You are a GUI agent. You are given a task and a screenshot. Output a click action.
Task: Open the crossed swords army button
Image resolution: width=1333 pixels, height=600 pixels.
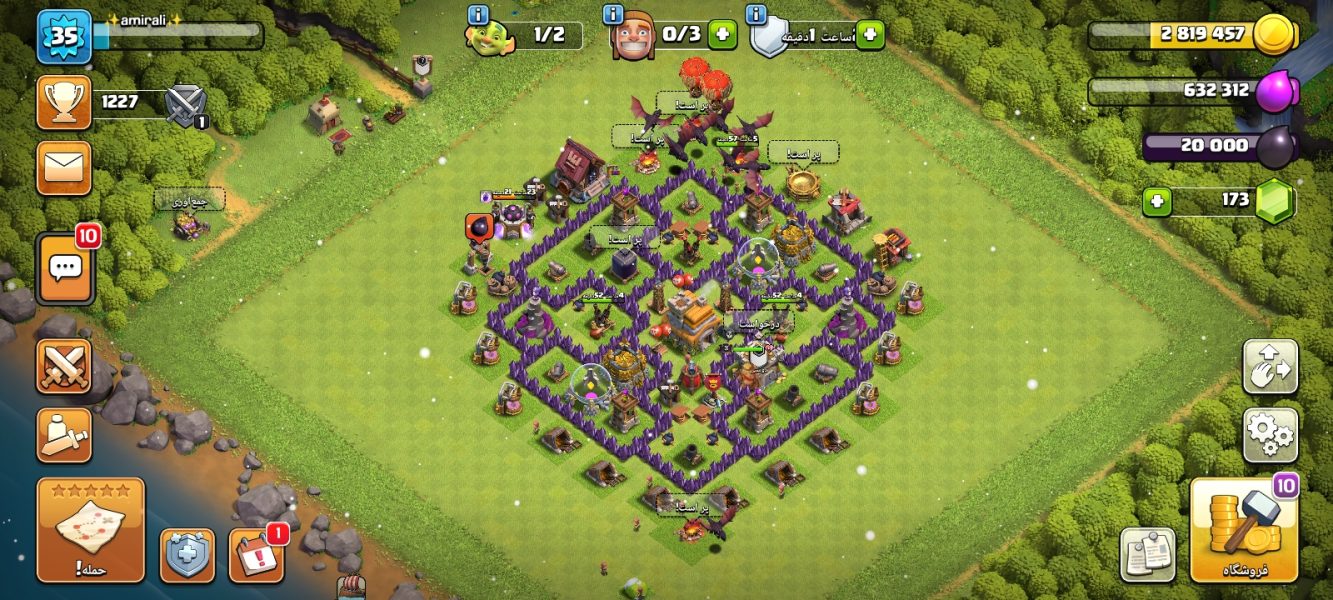64,366
